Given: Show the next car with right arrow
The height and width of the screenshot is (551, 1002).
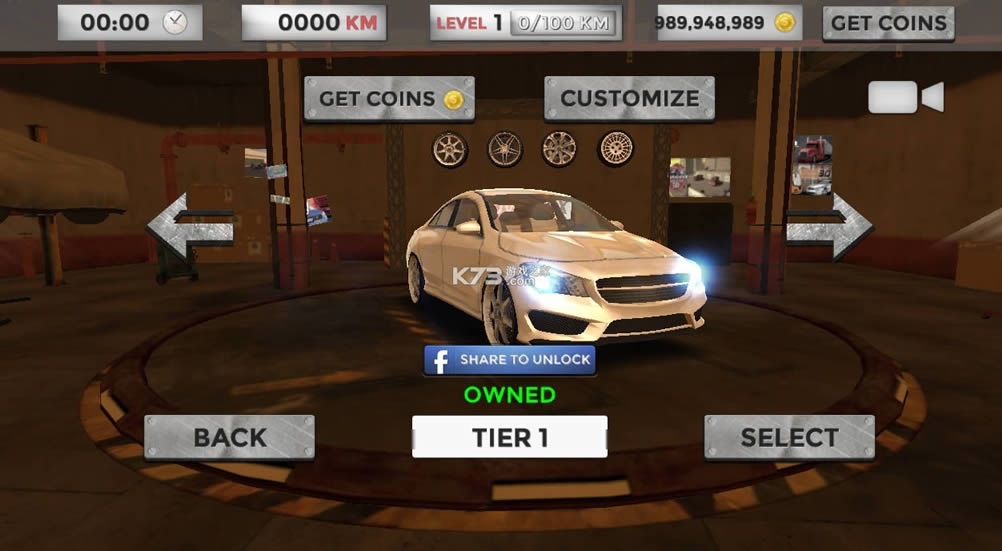Looking at the screenshot, I should [x=829, y=229].
